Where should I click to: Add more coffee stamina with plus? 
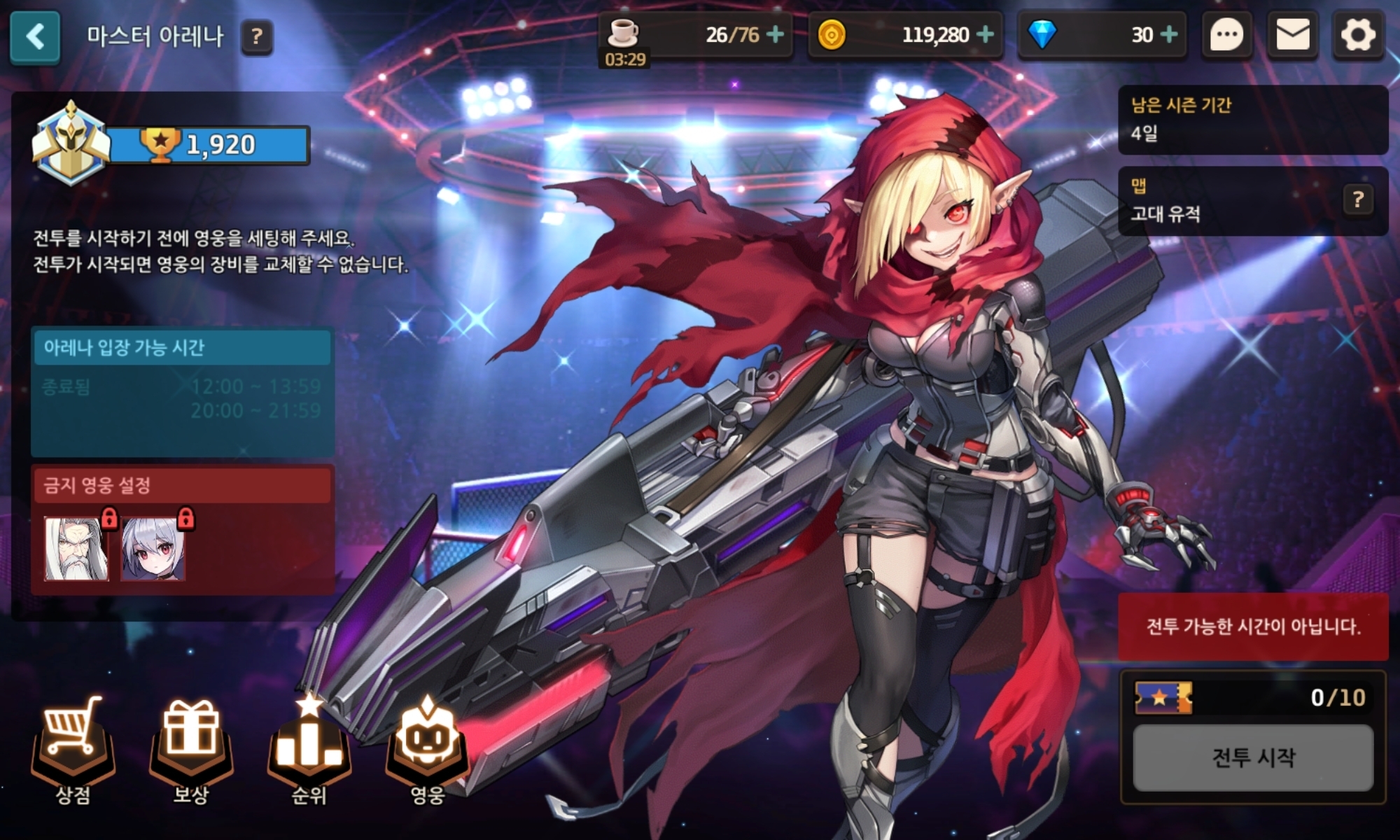(x=775, y=34)
